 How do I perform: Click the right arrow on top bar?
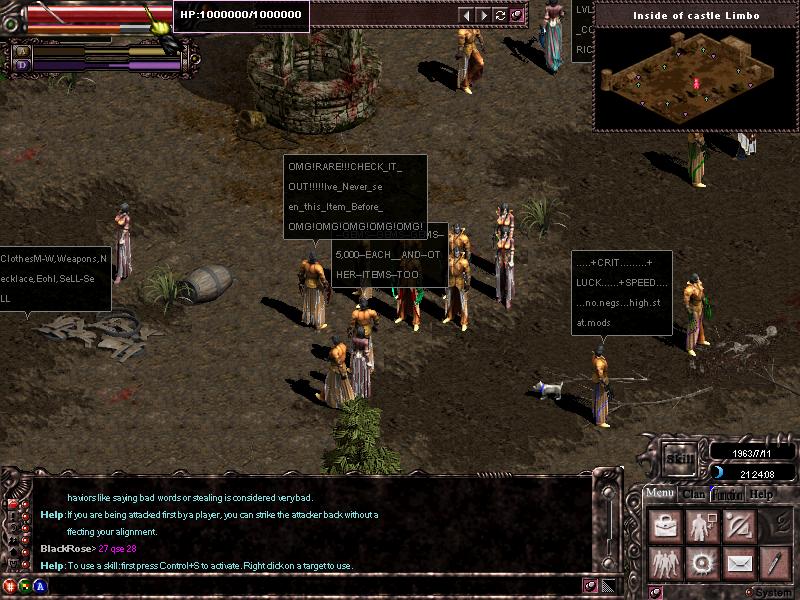pyautogui.click(x=483, y=15)
